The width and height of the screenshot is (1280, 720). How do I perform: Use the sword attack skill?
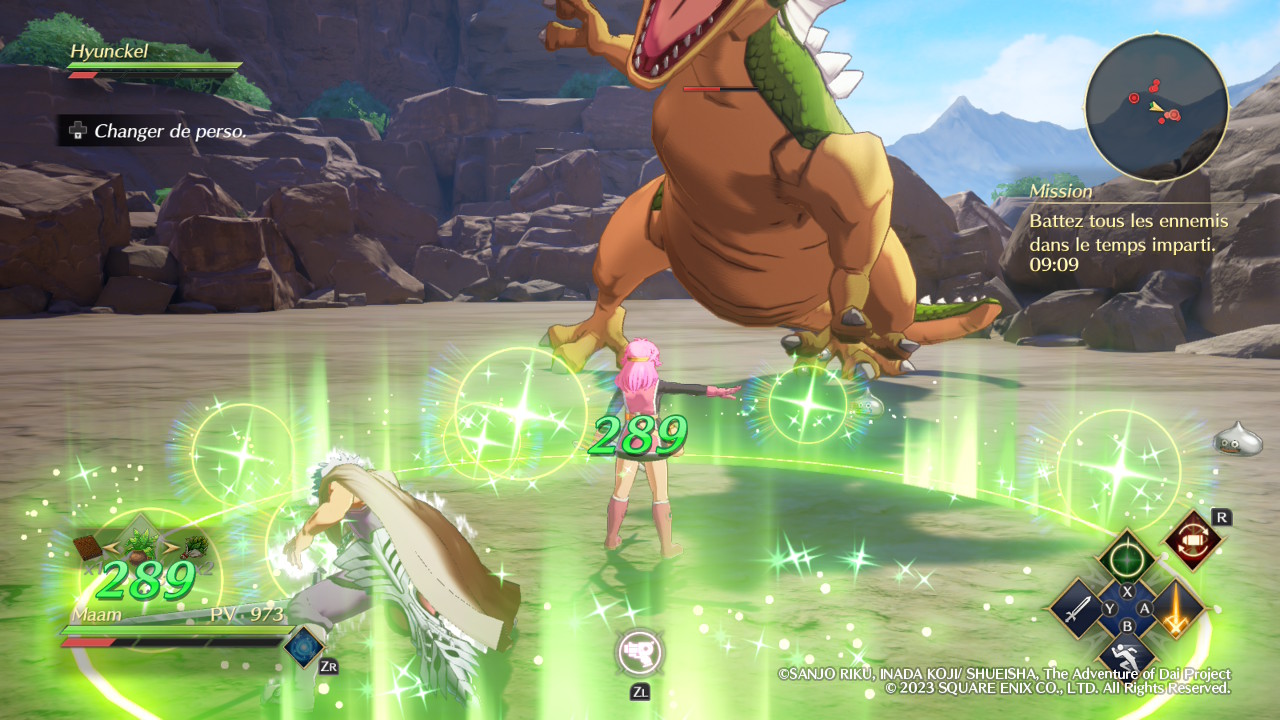pyautogui.click(x=1076, y=608)
